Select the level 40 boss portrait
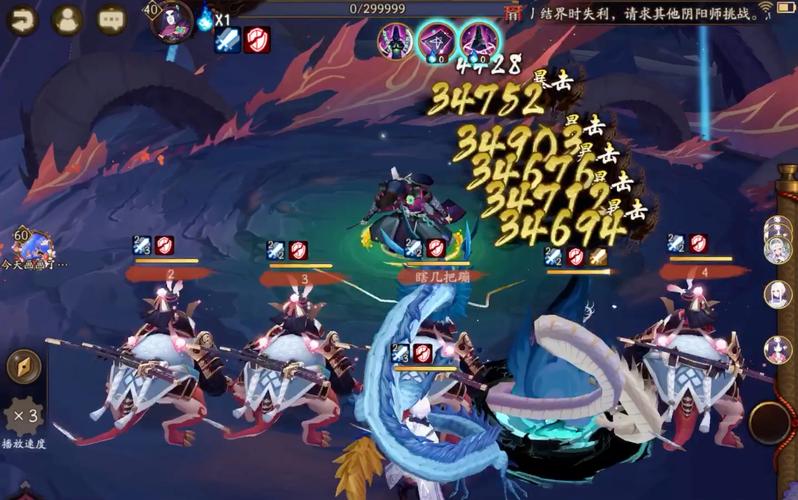798x500 pixels. pyautogui.click(x=171, y=20)
